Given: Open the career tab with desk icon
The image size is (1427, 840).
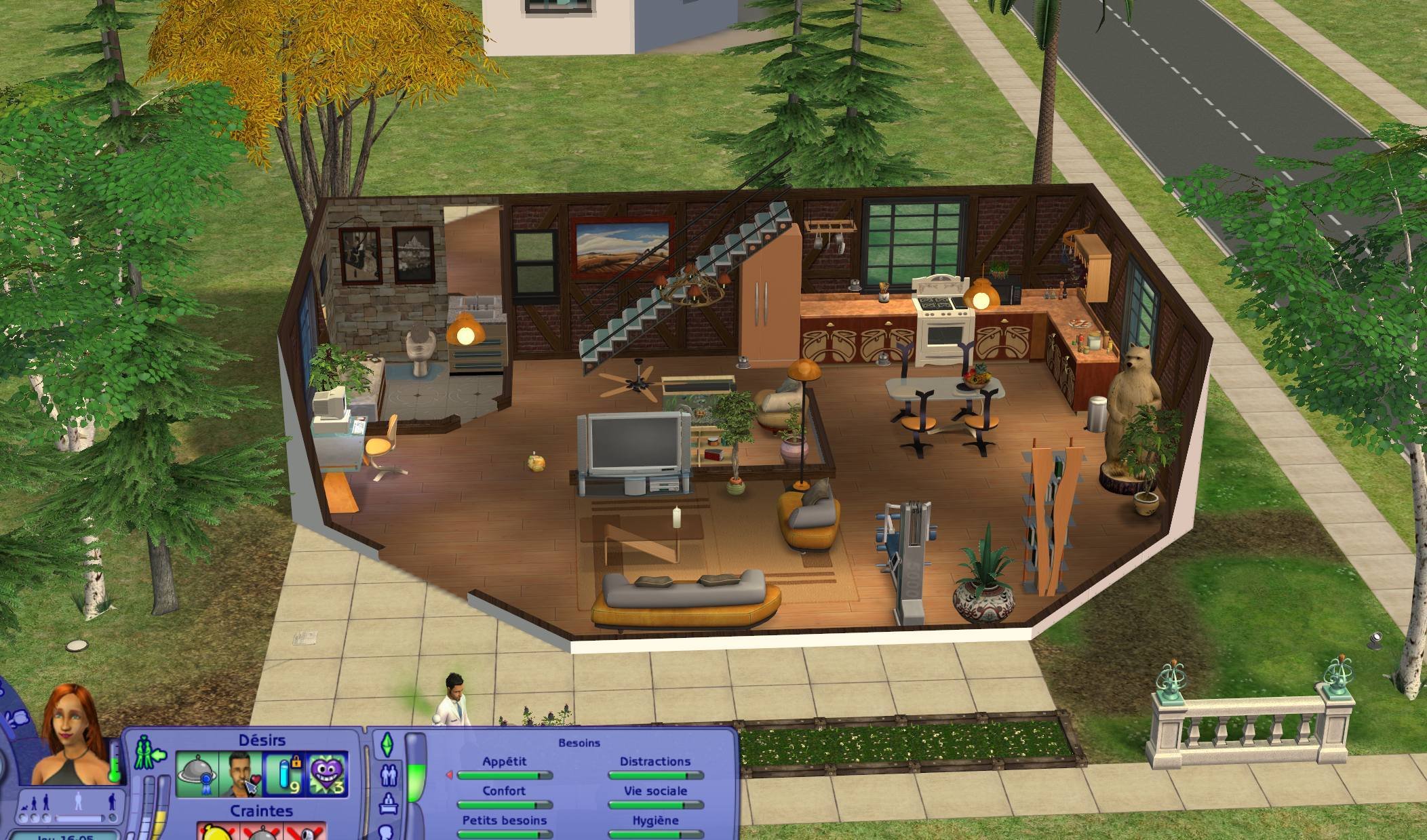Looking at the screenshot, I should (x=389, y=805).
